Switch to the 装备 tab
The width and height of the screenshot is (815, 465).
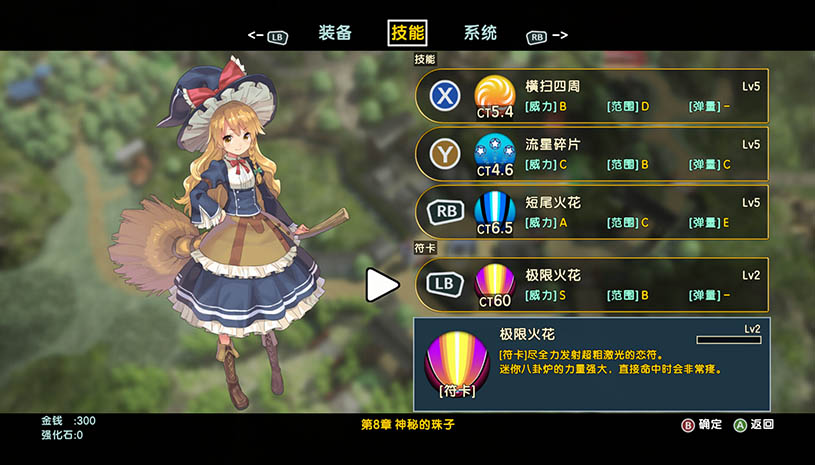tap(335, 33)
